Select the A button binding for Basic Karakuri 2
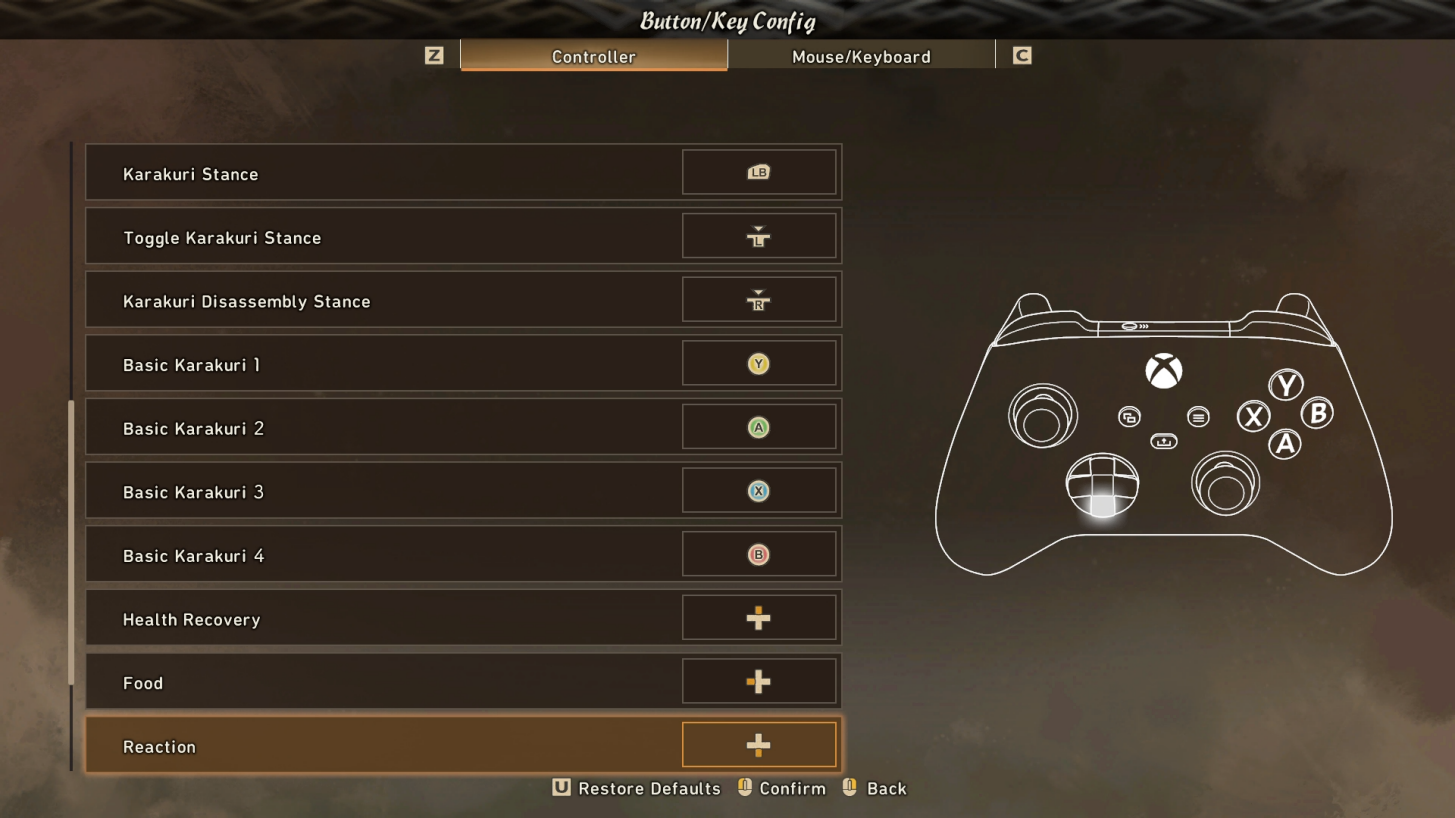1455x818 pixels. (x=758, y=427)
